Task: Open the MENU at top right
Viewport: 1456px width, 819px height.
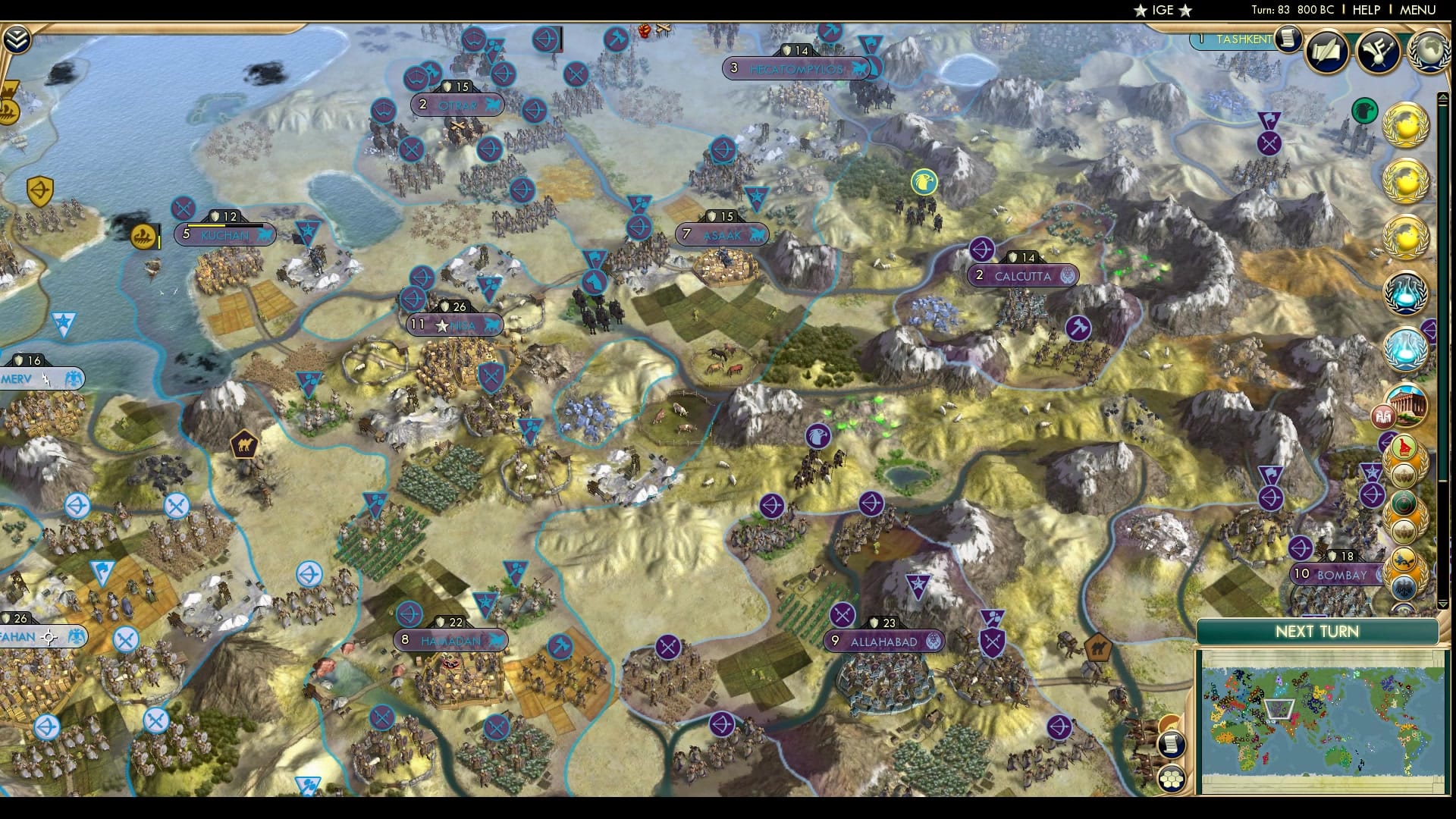Action: point(1417,11)
